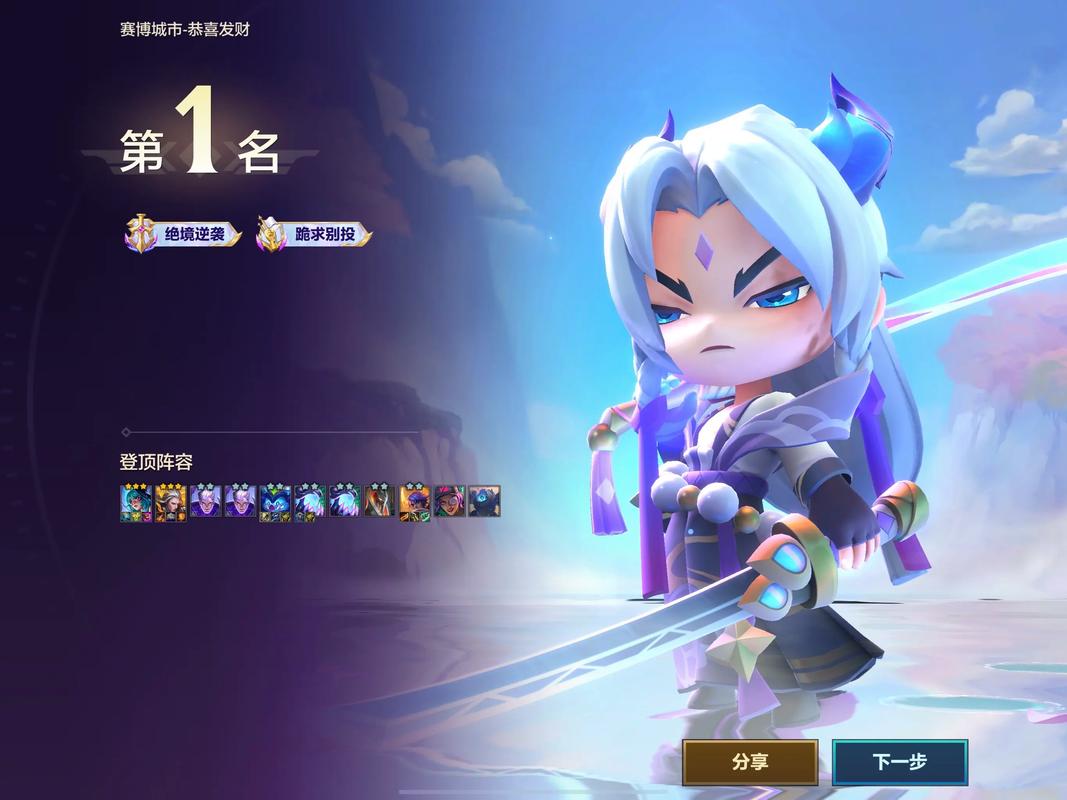Viewport: 1067px width, 800px height.
Task: Choose the blonde three-star champion portrait
Action: 170,501
